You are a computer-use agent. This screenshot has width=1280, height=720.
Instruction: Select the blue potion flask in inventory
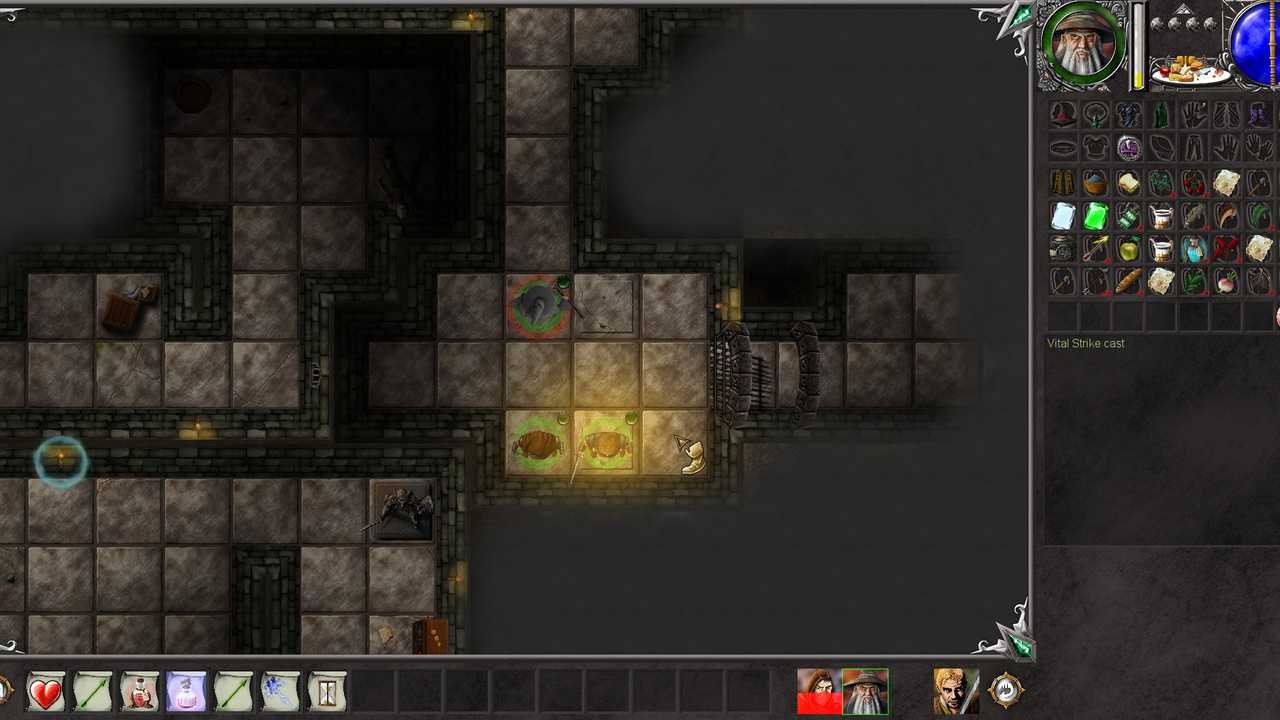click(1193, 249)
